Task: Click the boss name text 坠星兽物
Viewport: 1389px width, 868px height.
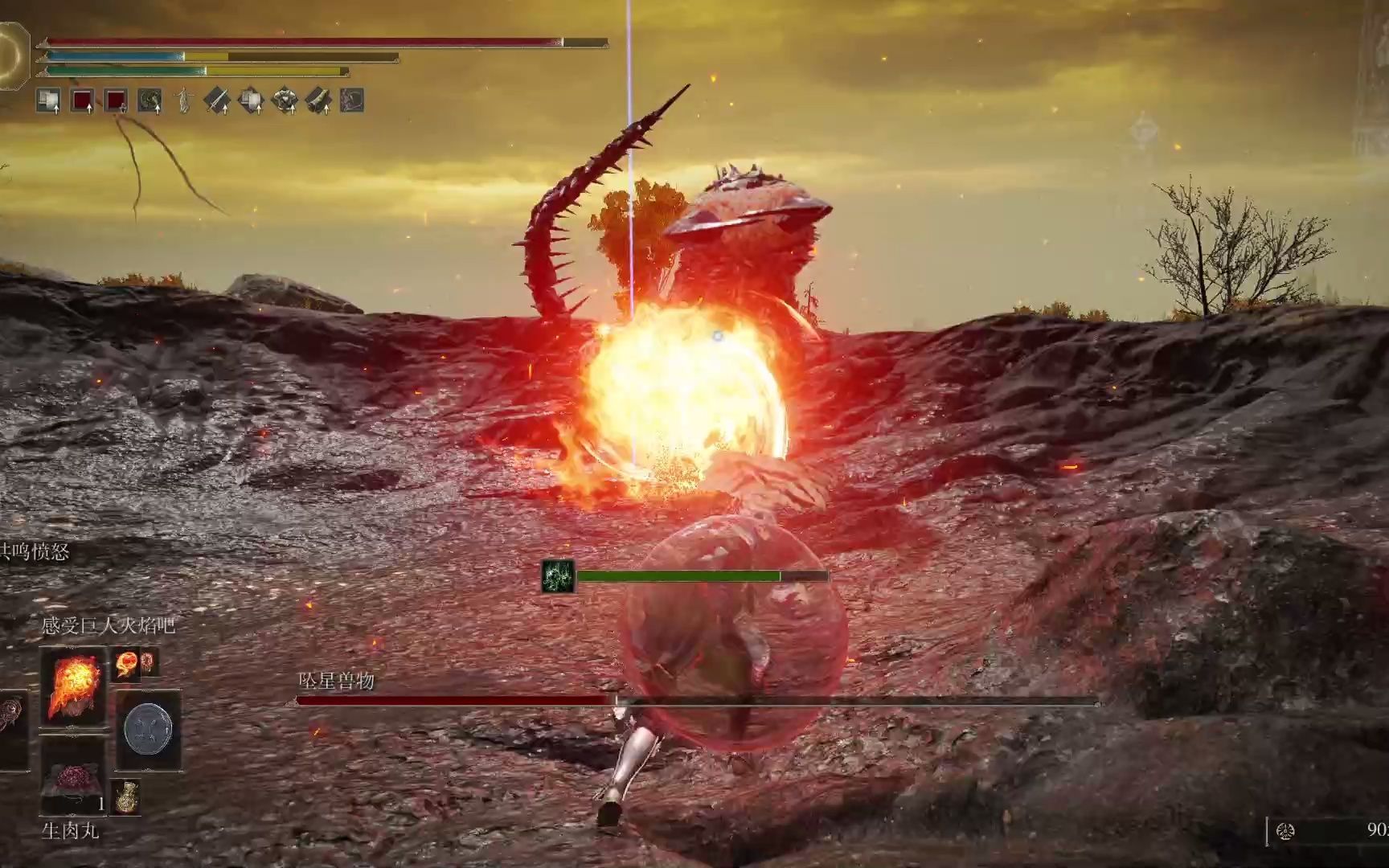Action: pos(337,679)
